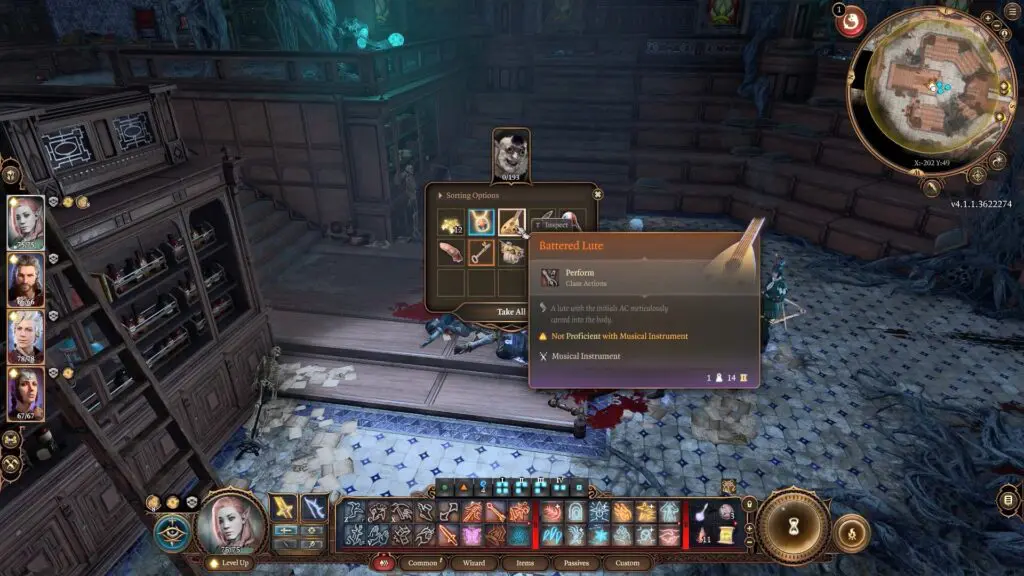Take the key from the loot window
The image size is (1024, 576).
[x=481, y=252]
